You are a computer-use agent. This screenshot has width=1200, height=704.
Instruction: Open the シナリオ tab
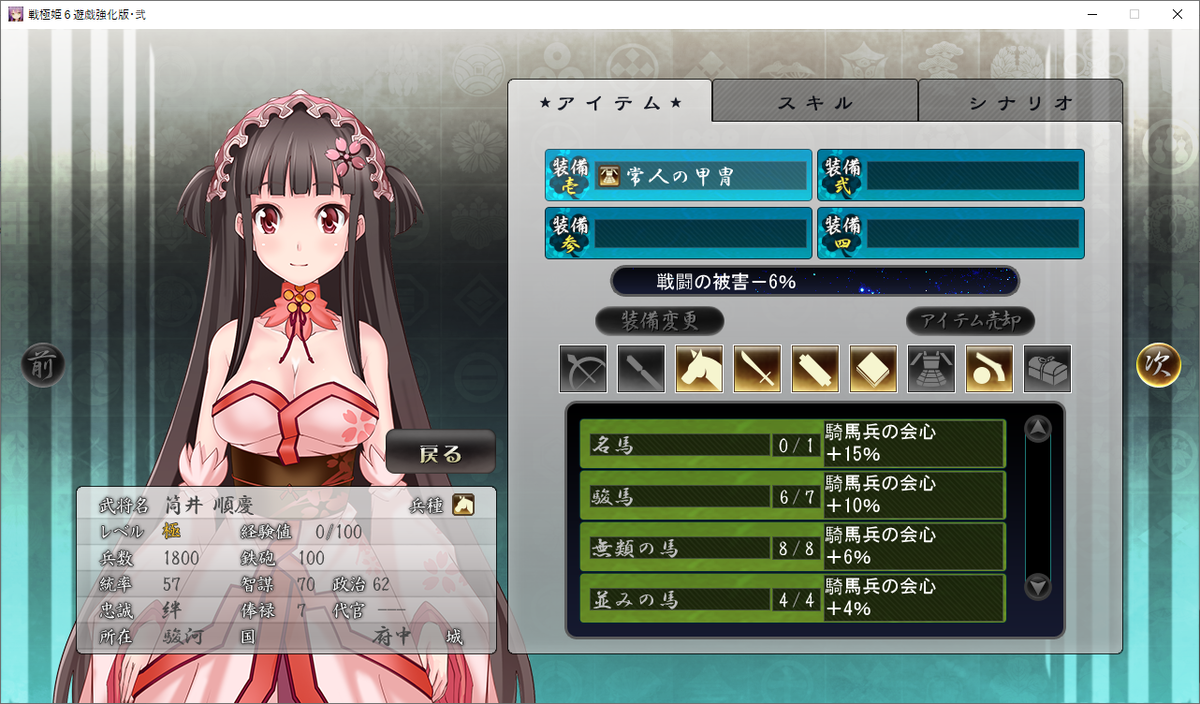coord(1020,102)
